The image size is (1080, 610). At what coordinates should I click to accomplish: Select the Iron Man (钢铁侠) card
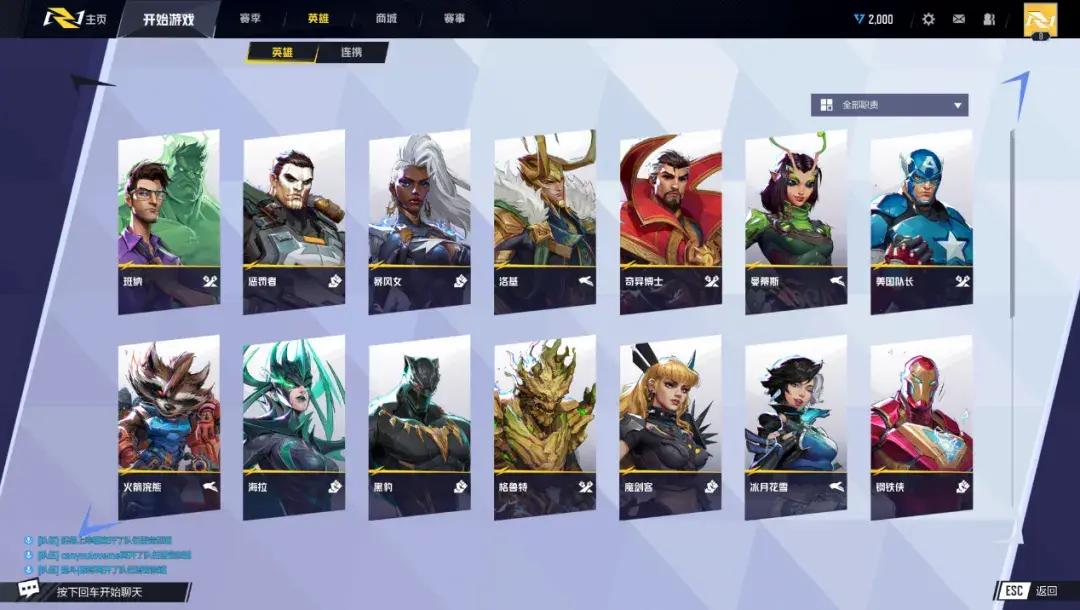[921, 426]
